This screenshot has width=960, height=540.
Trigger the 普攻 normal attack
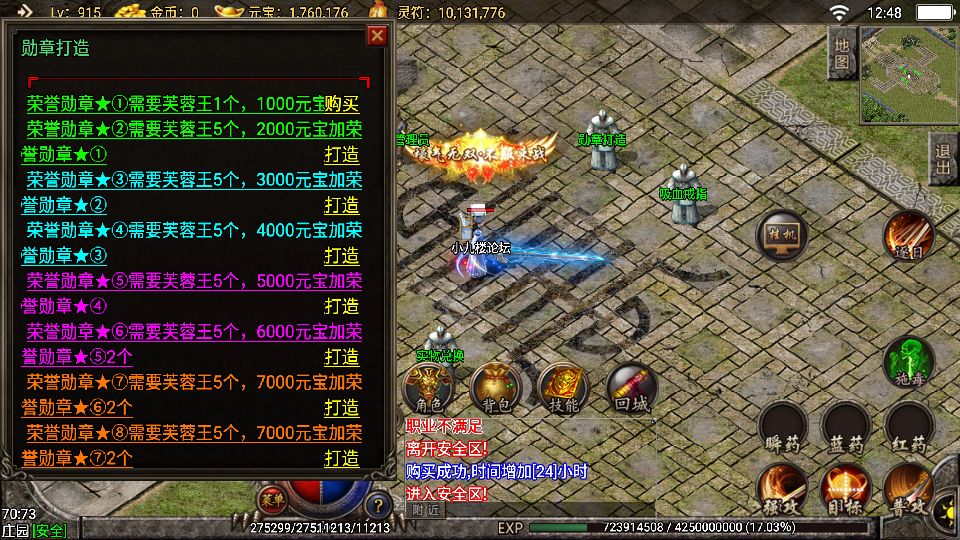click(908, 489)
